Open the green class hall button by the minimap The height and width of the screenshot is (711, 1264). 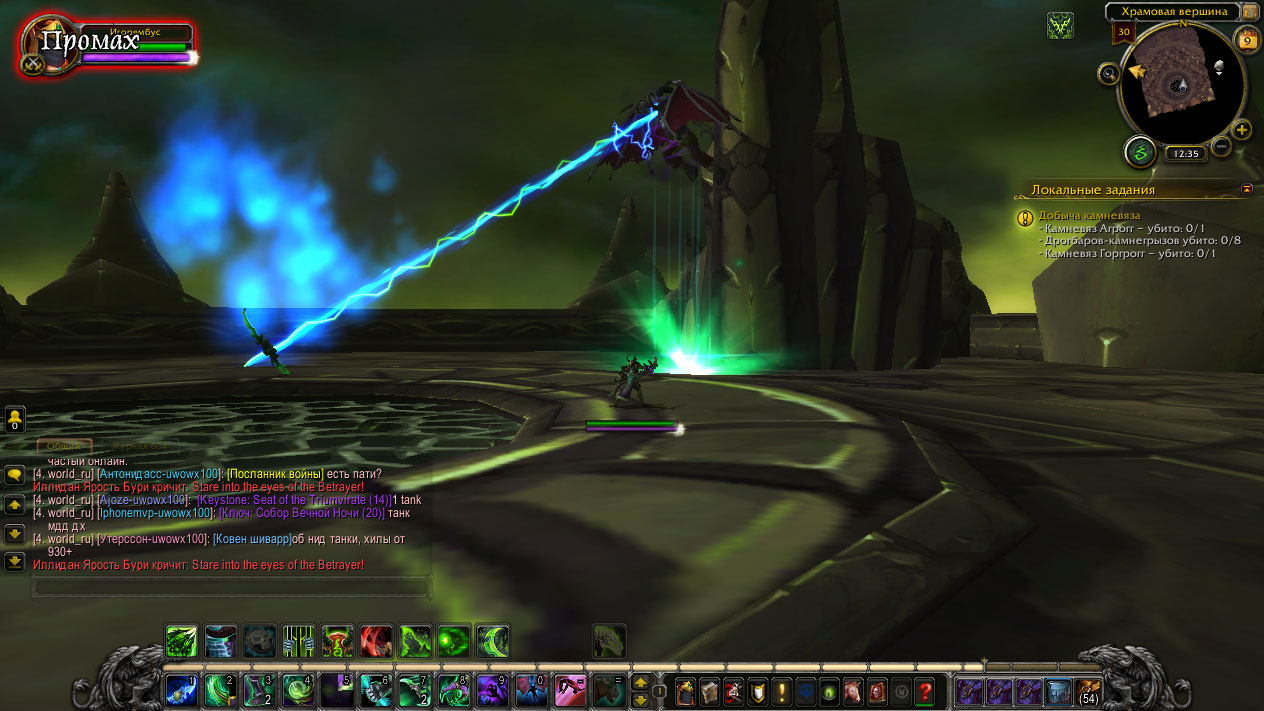[x=1139, y=153]
